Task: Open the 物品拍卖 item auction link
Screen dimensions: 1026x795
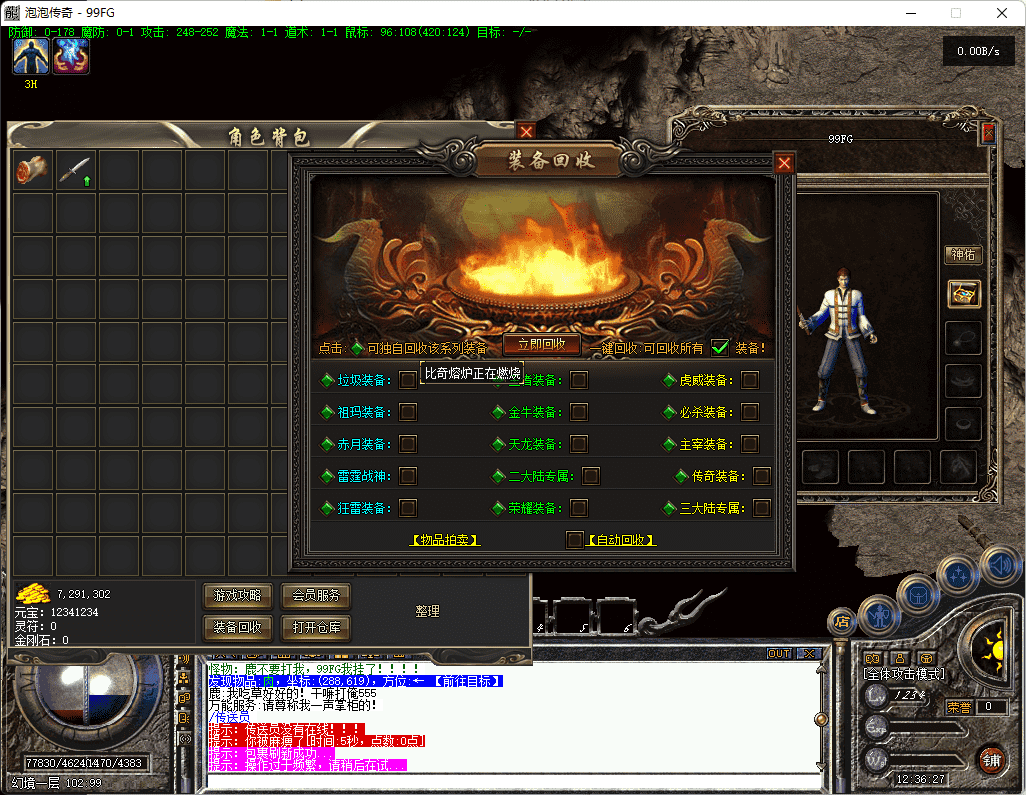Action: point(445,540)
